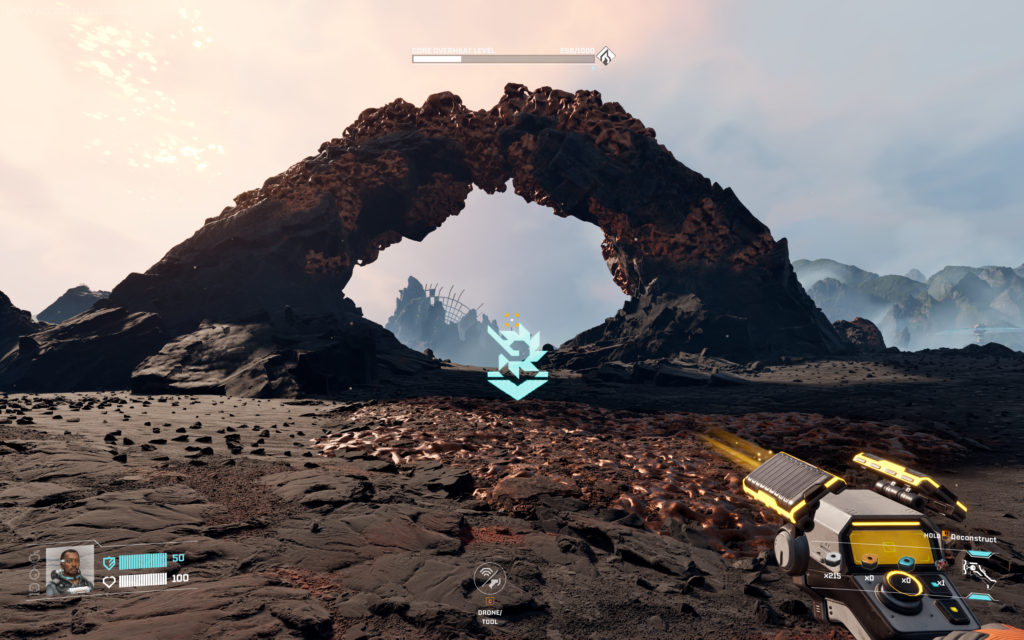
Task: Choose the grey resource with 215 count
Action: pyautogui.click(x=833, y=560)
